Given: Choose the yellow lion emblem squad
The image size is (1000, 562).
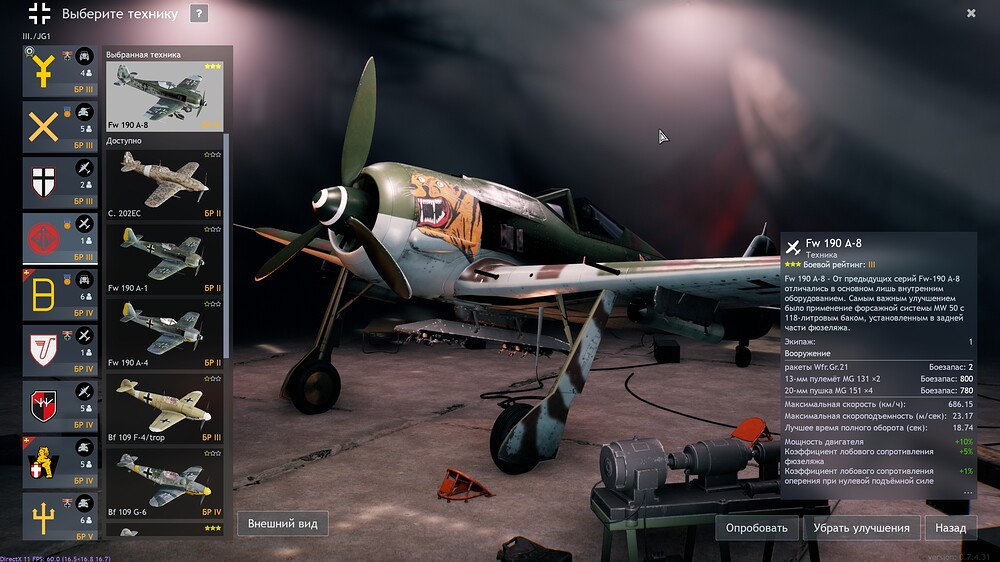Looking at the screenshot, I should (x=61, y=462).
